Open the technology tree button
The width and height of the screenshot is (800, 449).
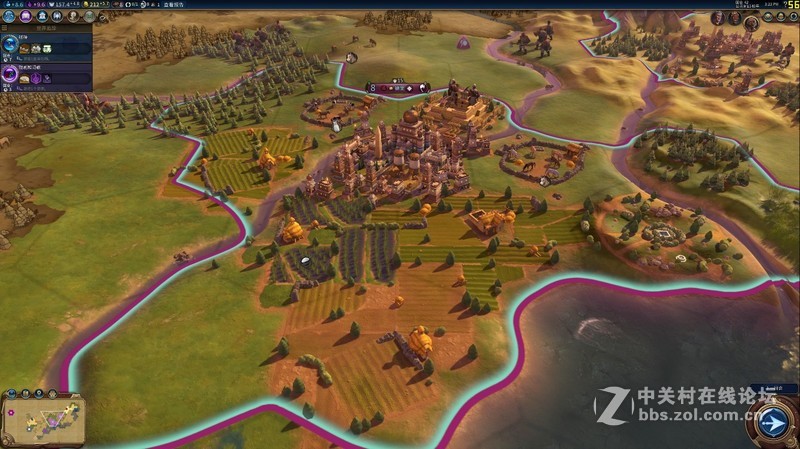click(10, 17)
